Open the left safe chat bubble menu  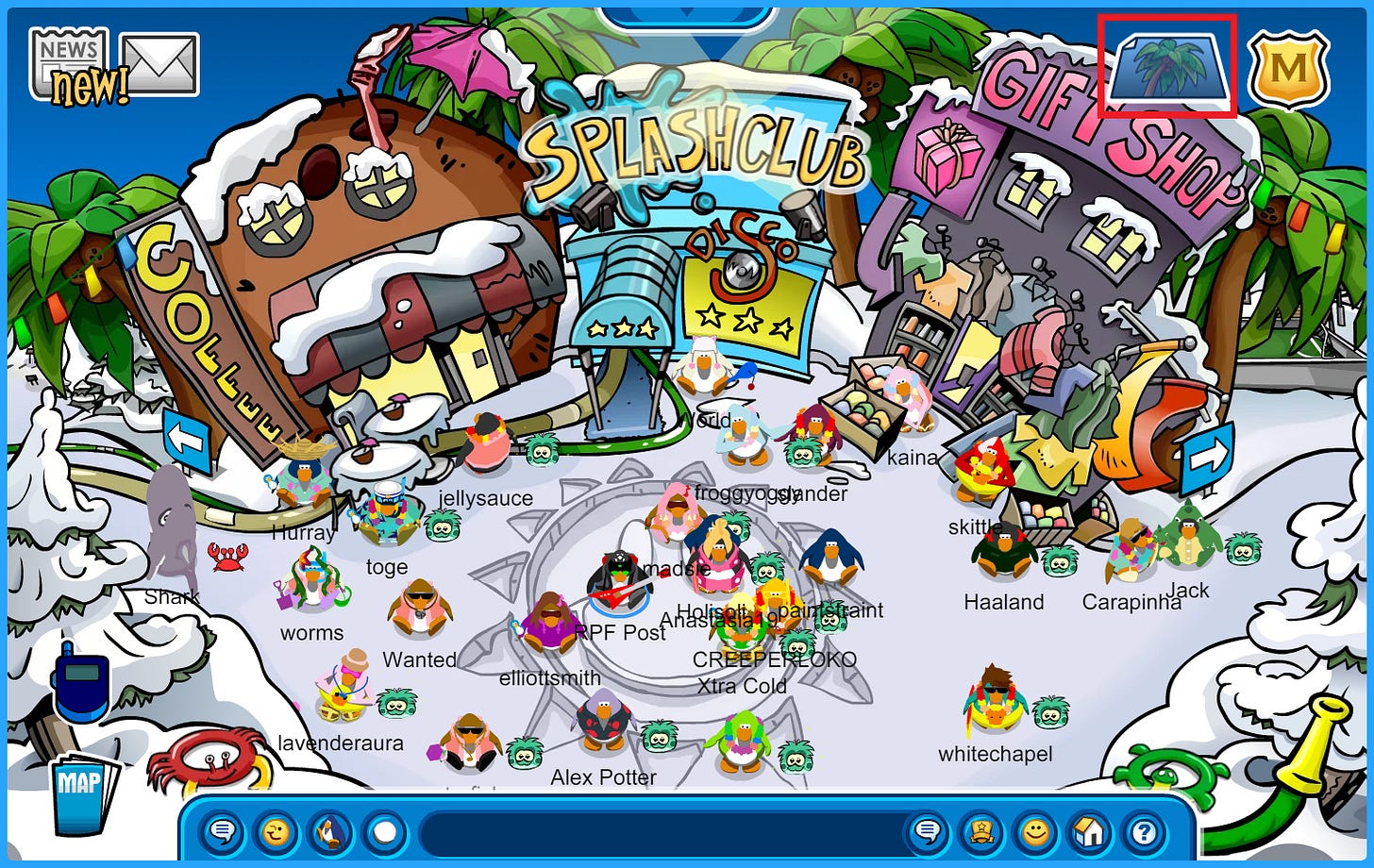tap(223, 833)
